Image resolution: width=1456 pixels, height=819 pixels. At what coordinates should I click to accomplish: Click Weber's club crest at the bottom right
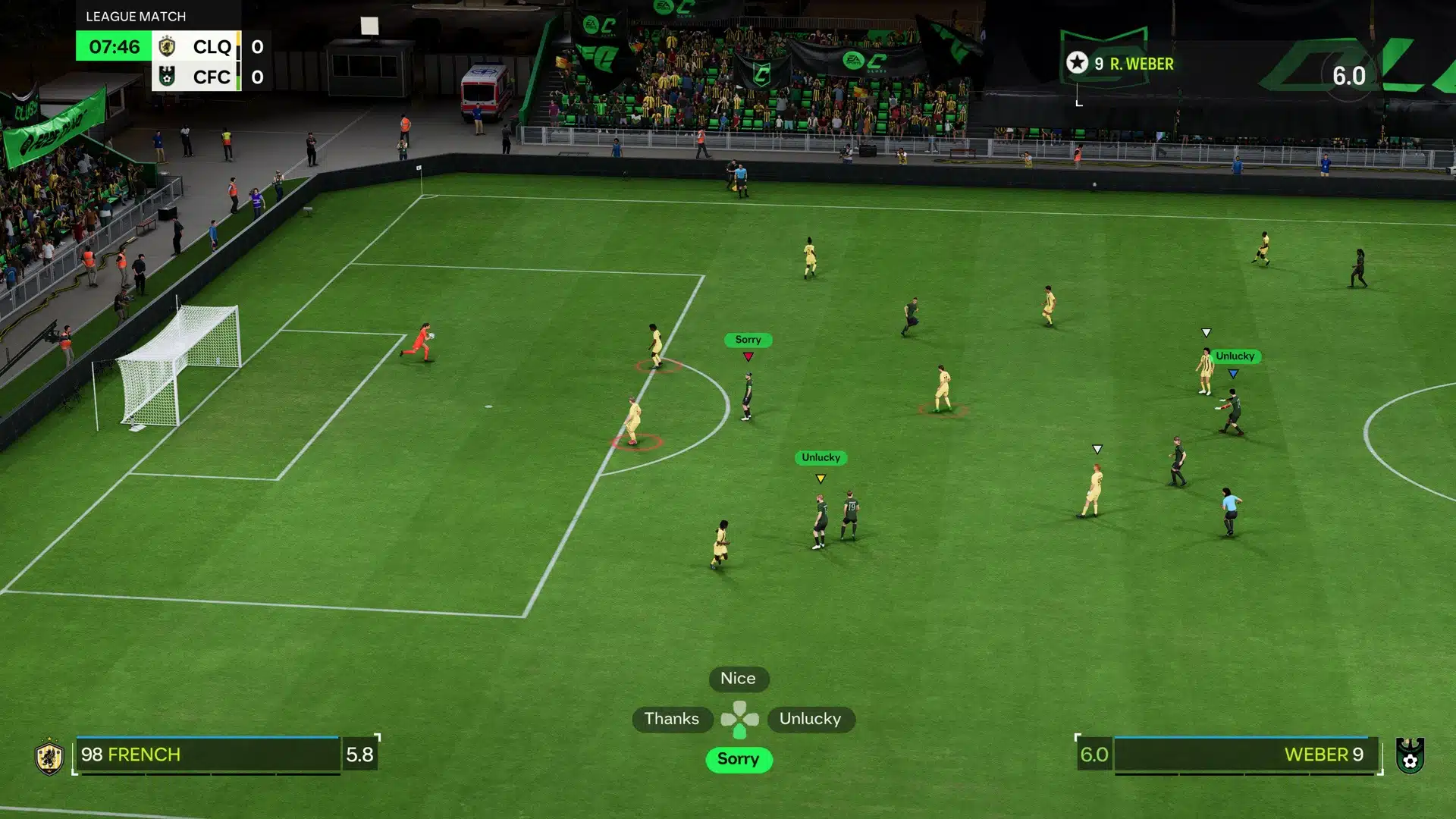tap(1409, 755)
